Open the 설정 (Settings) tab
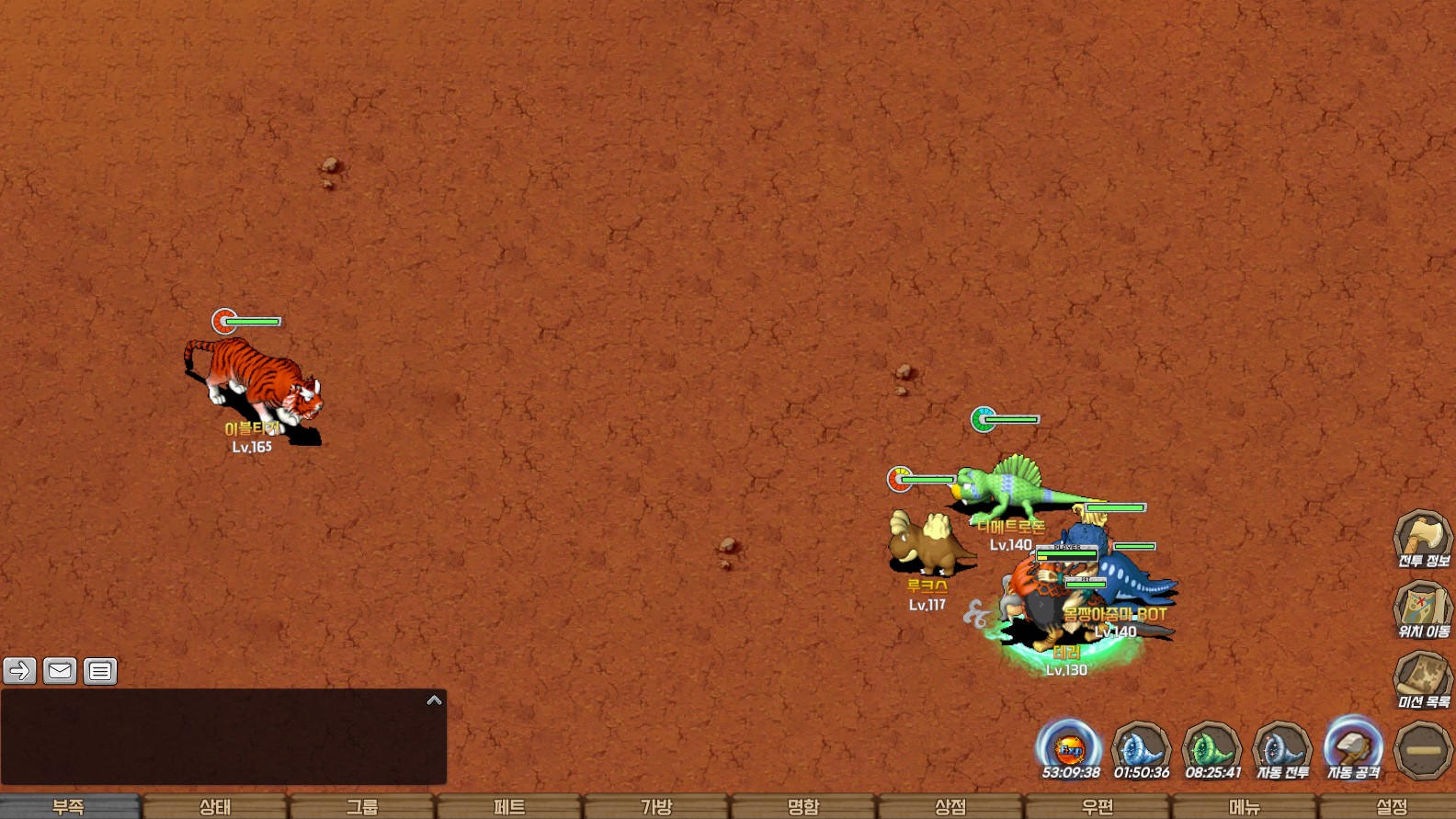 [1392, 806]
